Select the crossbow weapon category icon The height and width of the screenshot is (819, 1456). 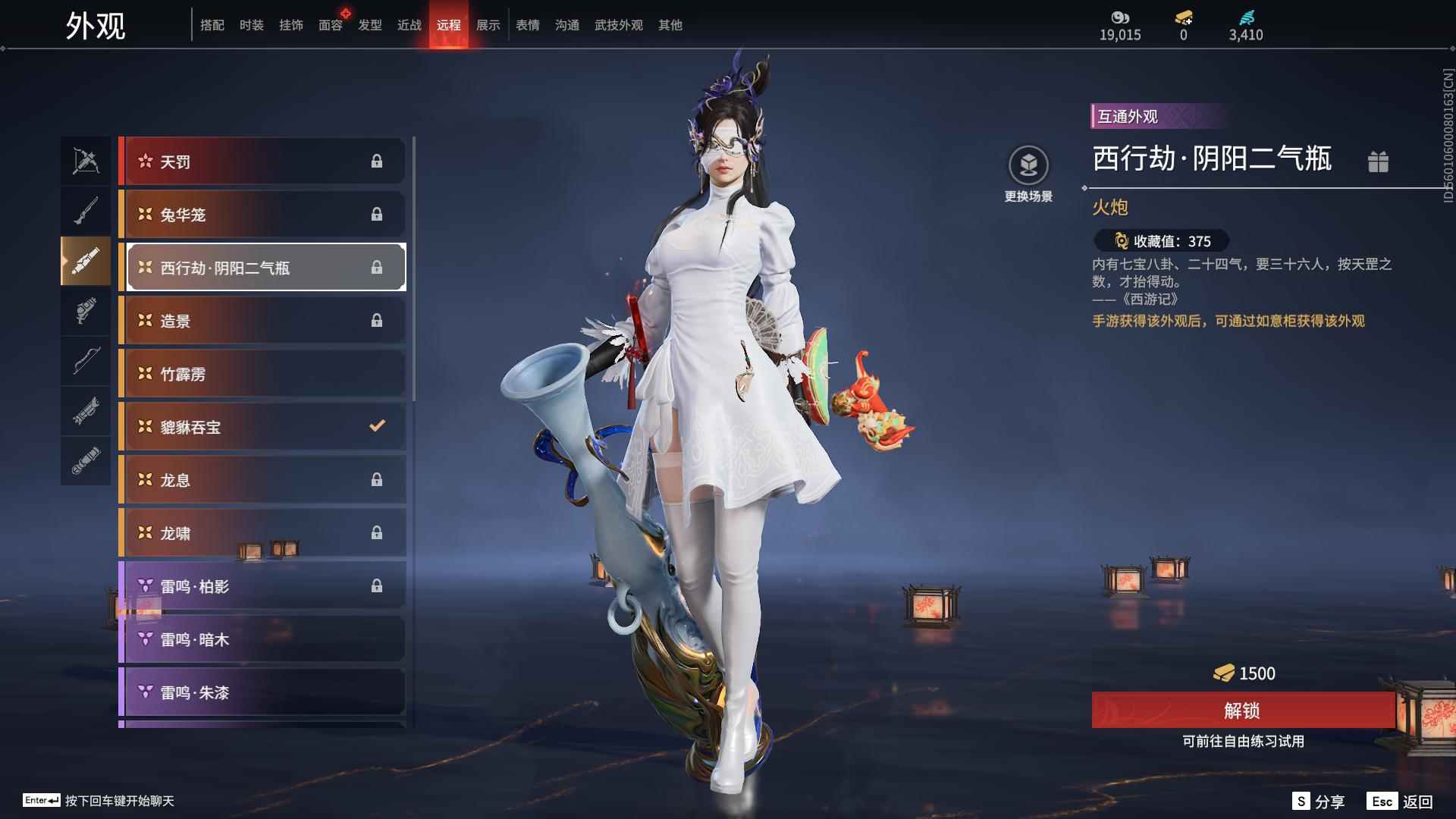(x=86, y=161)
